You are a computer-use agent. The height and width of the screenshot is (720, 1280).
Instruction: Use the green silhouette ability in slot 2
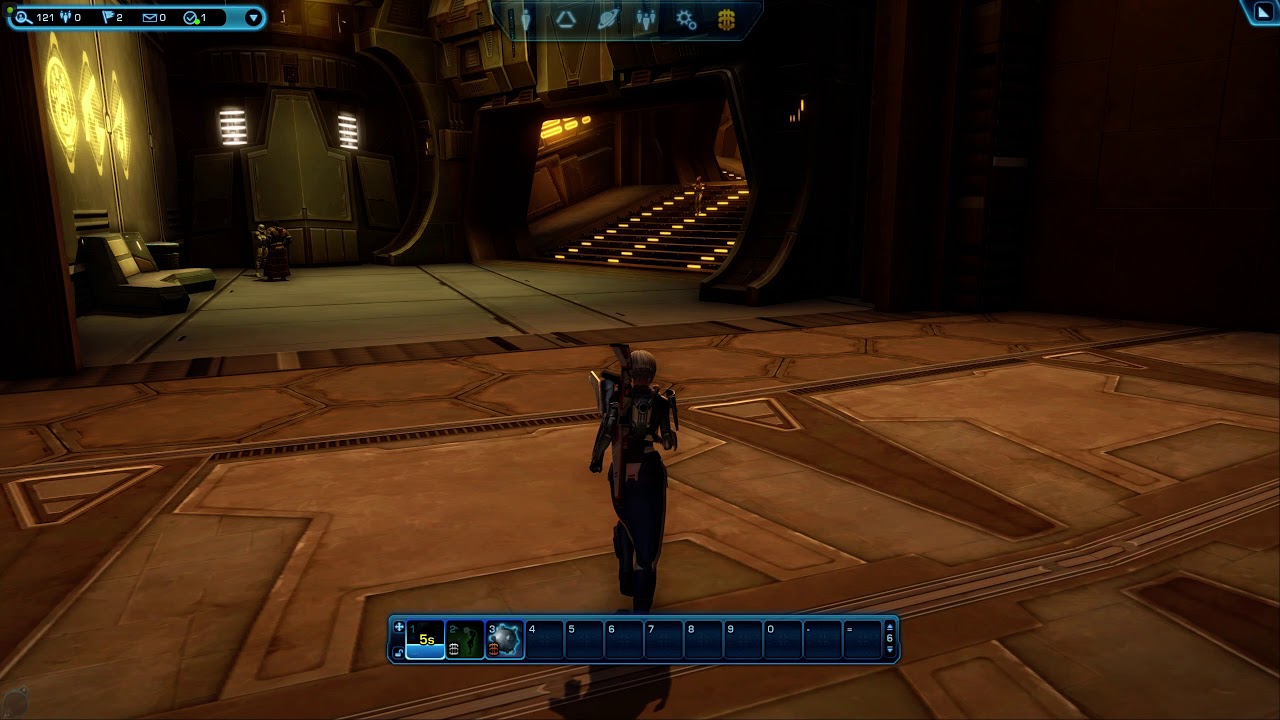pos(465,640)
